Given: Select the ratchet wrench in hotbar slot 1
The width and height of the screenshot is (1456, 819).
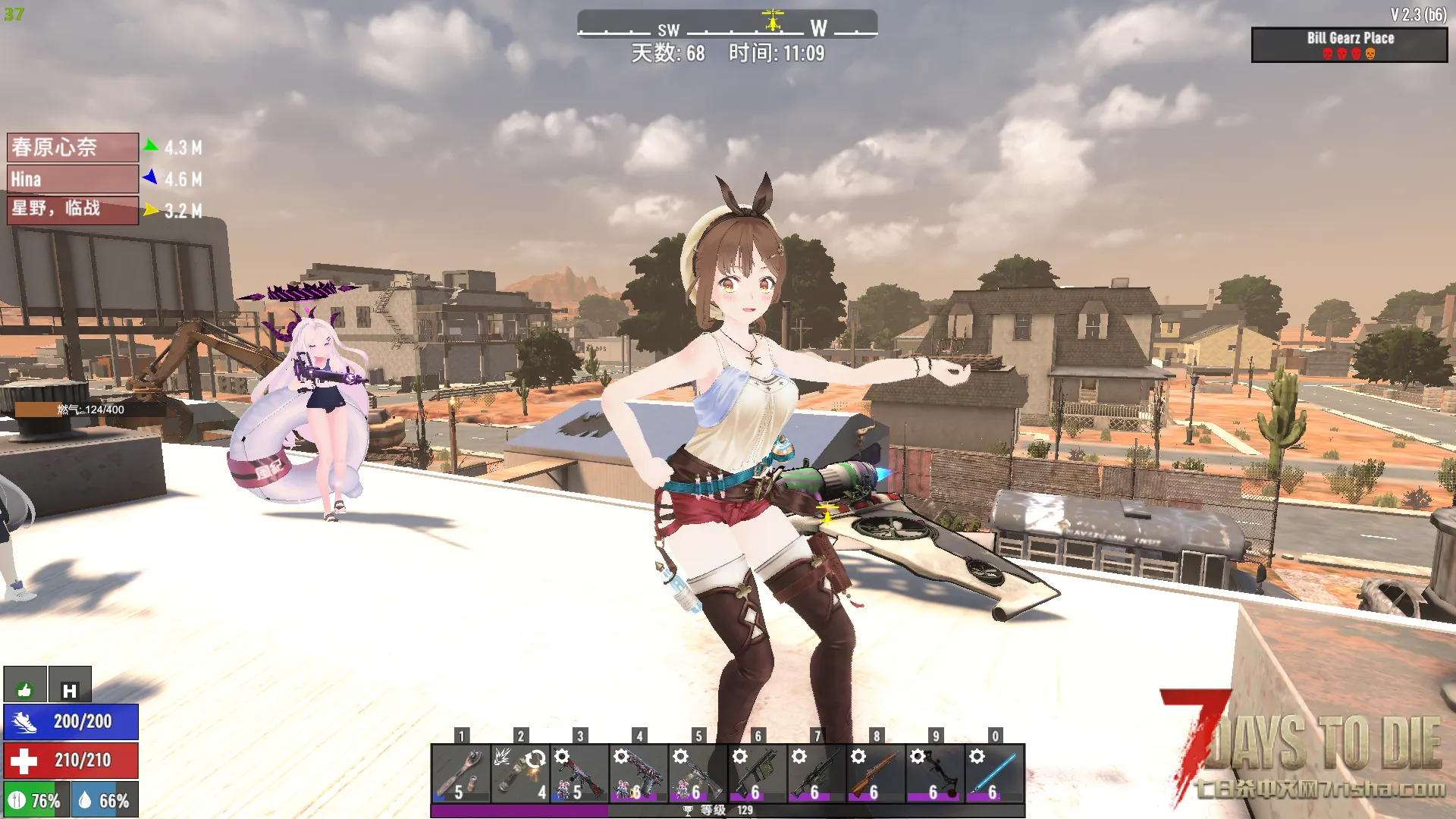Looking at the screenshot, I should tap(461, 773).
